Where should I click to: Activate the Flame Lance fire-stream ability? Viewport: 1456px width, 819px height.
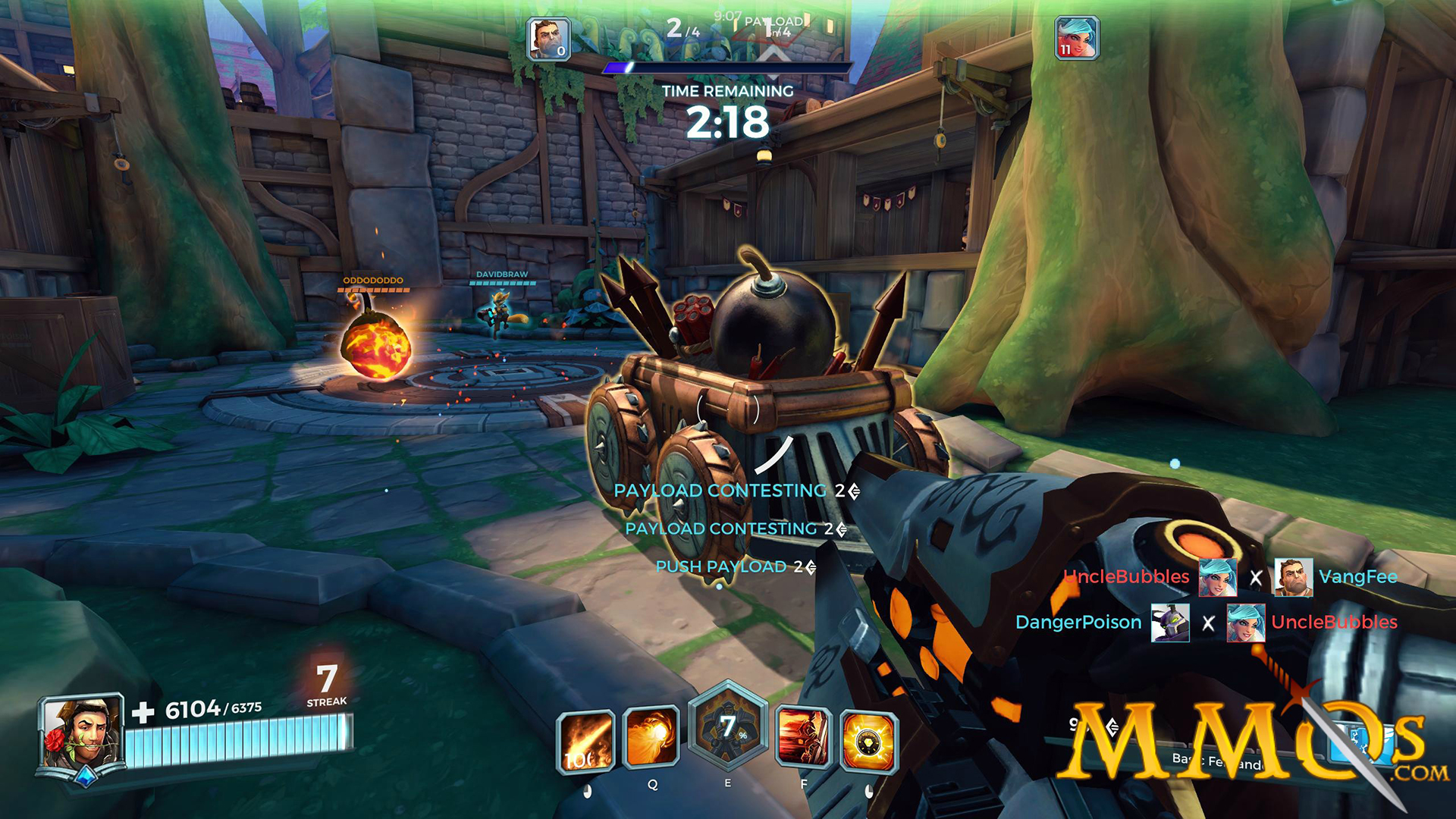click(585, 742)
